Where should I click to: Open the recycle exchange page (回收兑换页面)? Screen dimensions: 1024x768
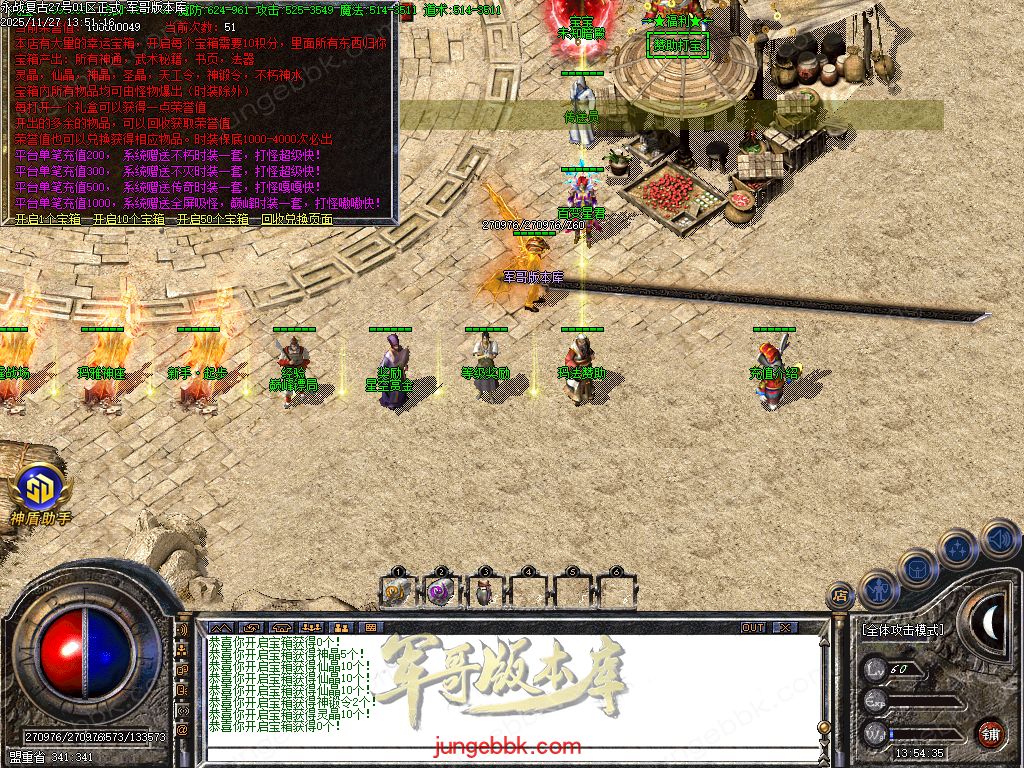[296, 220]
